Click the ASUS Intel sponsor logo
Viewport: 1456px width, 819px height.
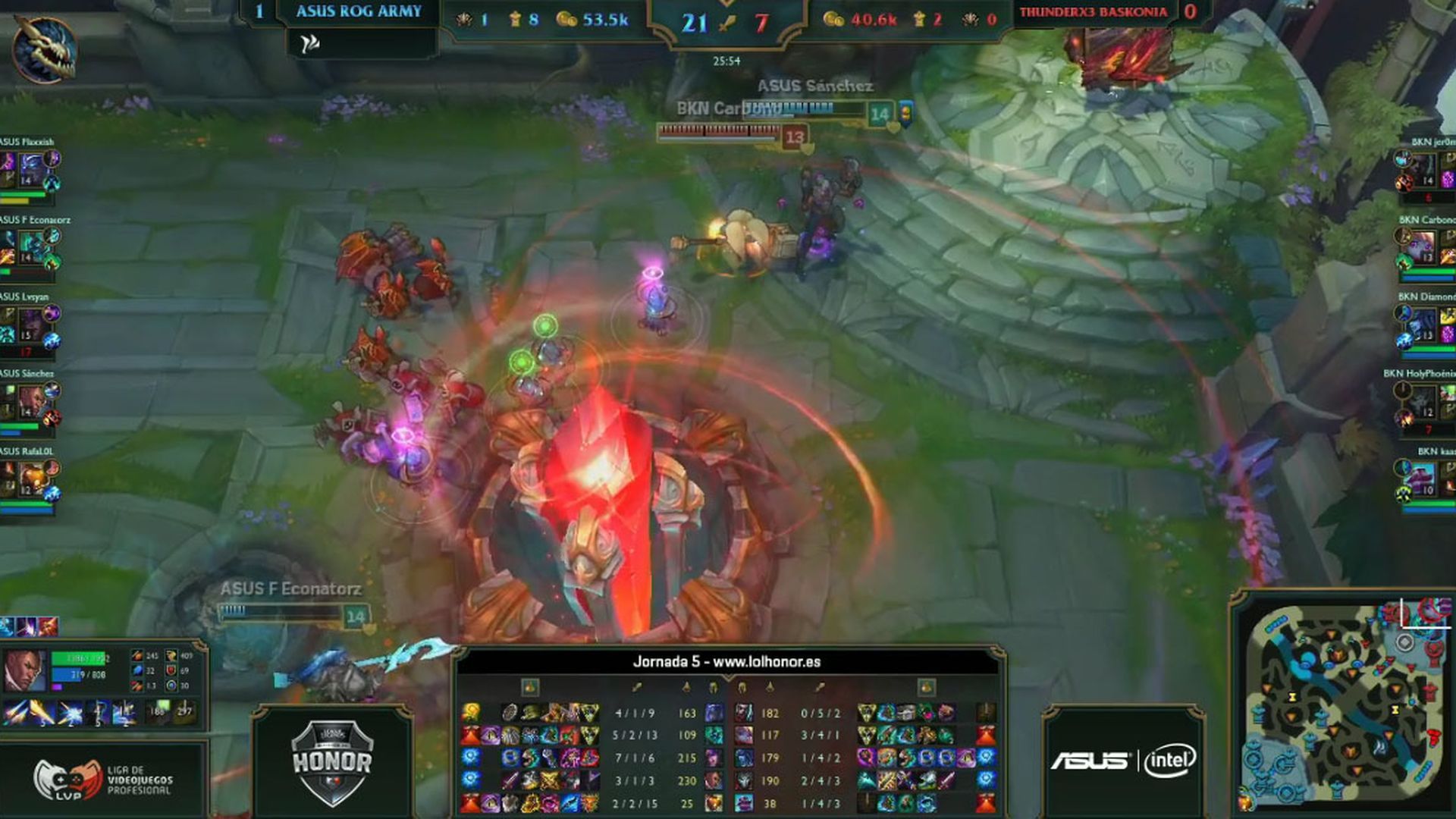pos(1123,761)
